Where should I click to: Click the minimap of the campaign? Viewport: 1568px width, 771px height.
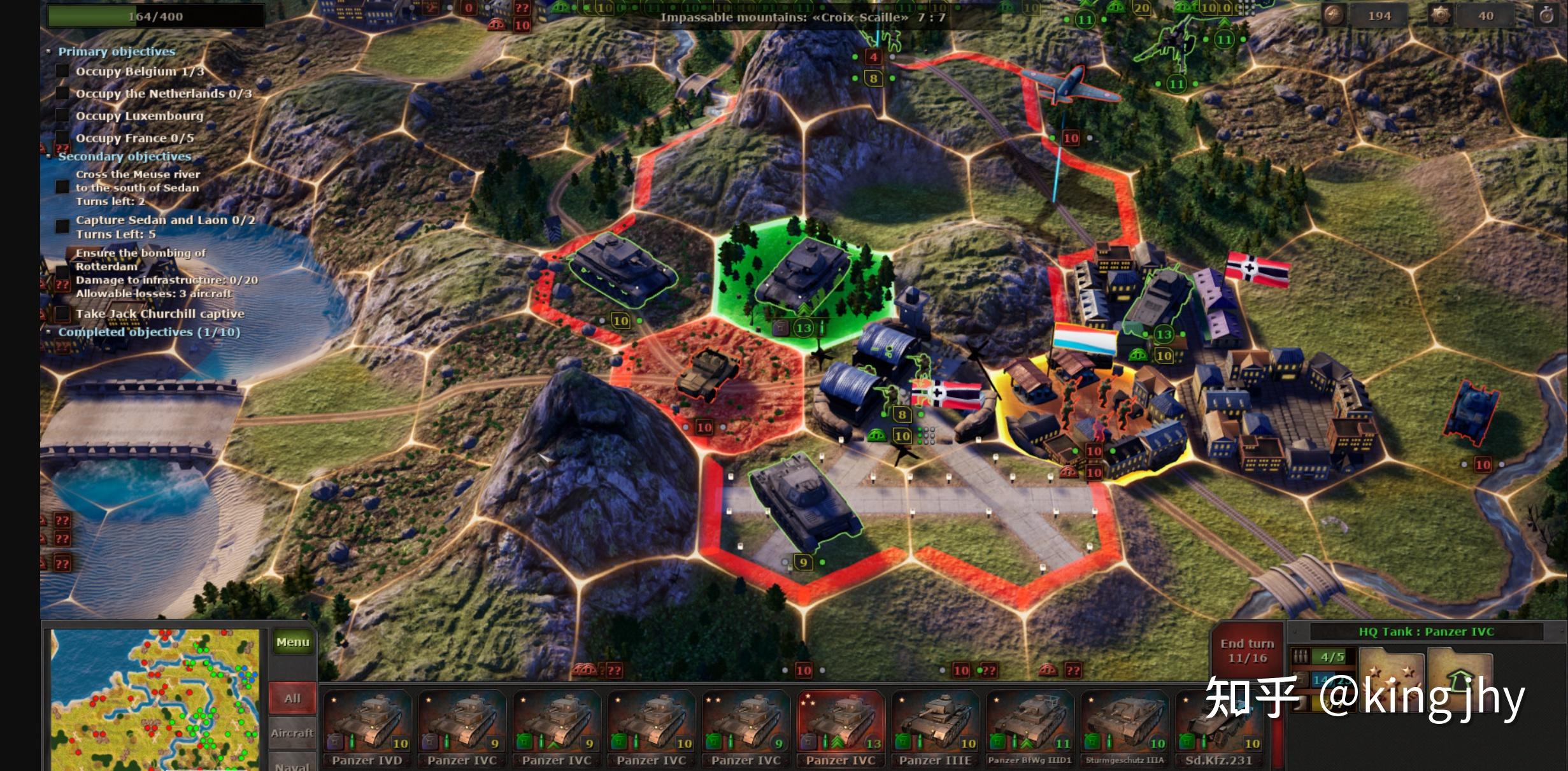tap(155, 699)
